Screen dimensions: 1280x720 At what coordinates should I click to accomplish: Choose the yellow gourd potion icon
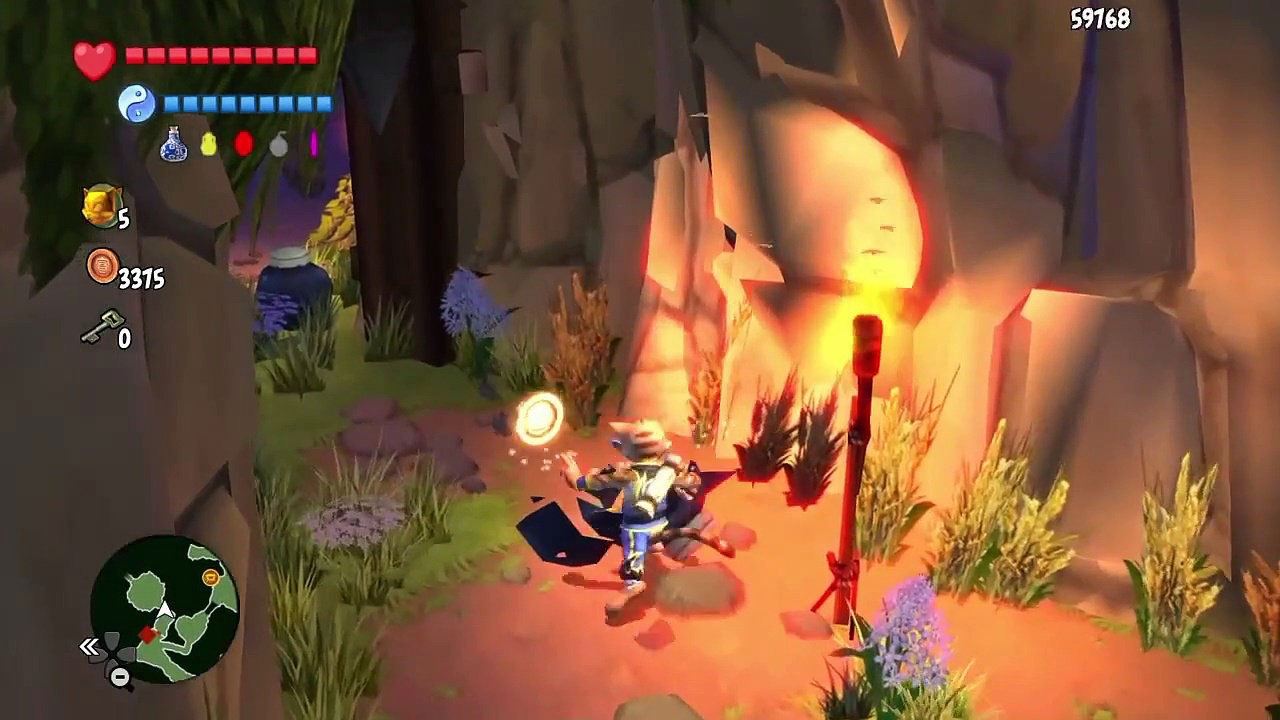[209, 145]
